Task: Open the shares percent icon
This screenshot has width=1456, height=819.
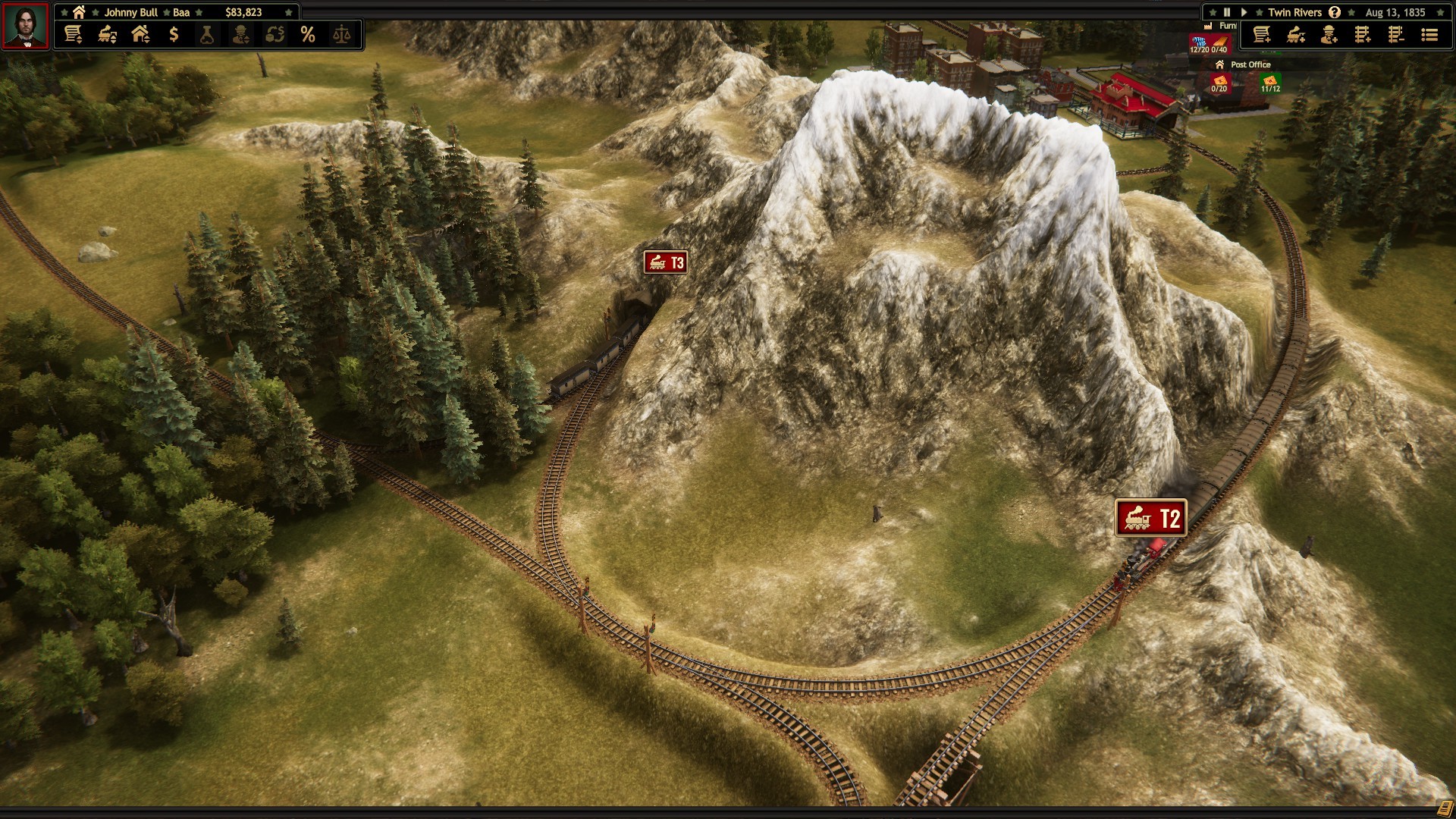Action: point(308,34)
